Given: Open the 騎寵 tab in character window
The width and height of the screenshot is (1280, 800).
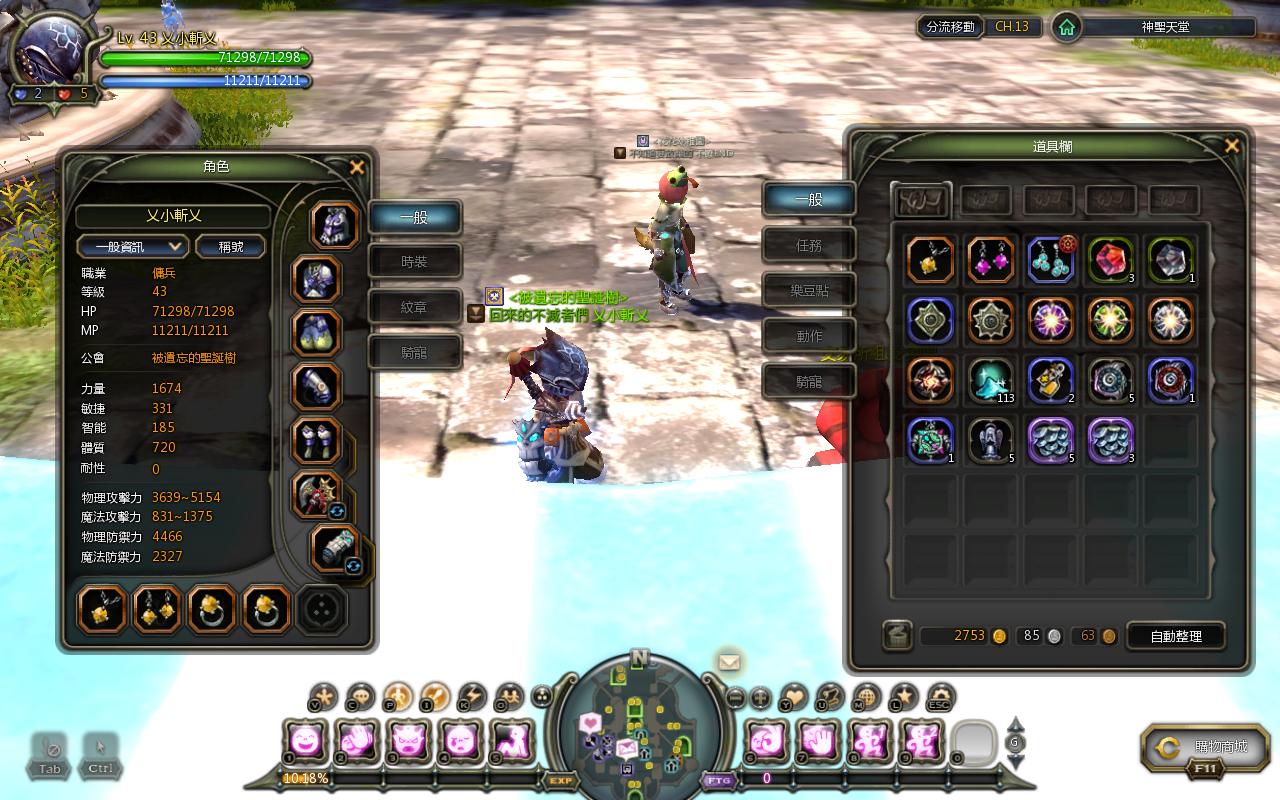Looking at the screenshot, I should 414,352.
